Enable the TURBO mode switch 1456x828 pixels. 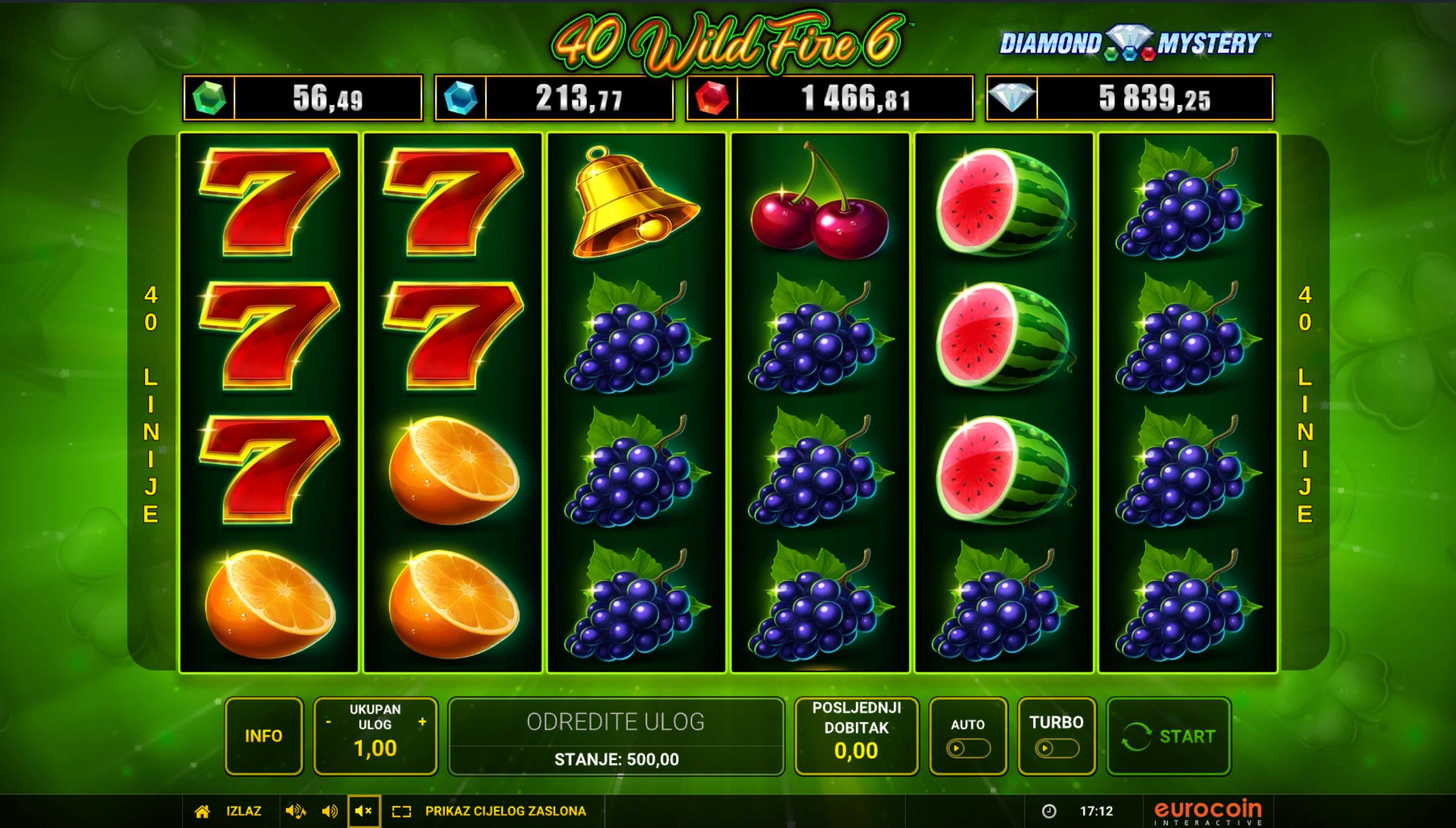coord(1056,748)
